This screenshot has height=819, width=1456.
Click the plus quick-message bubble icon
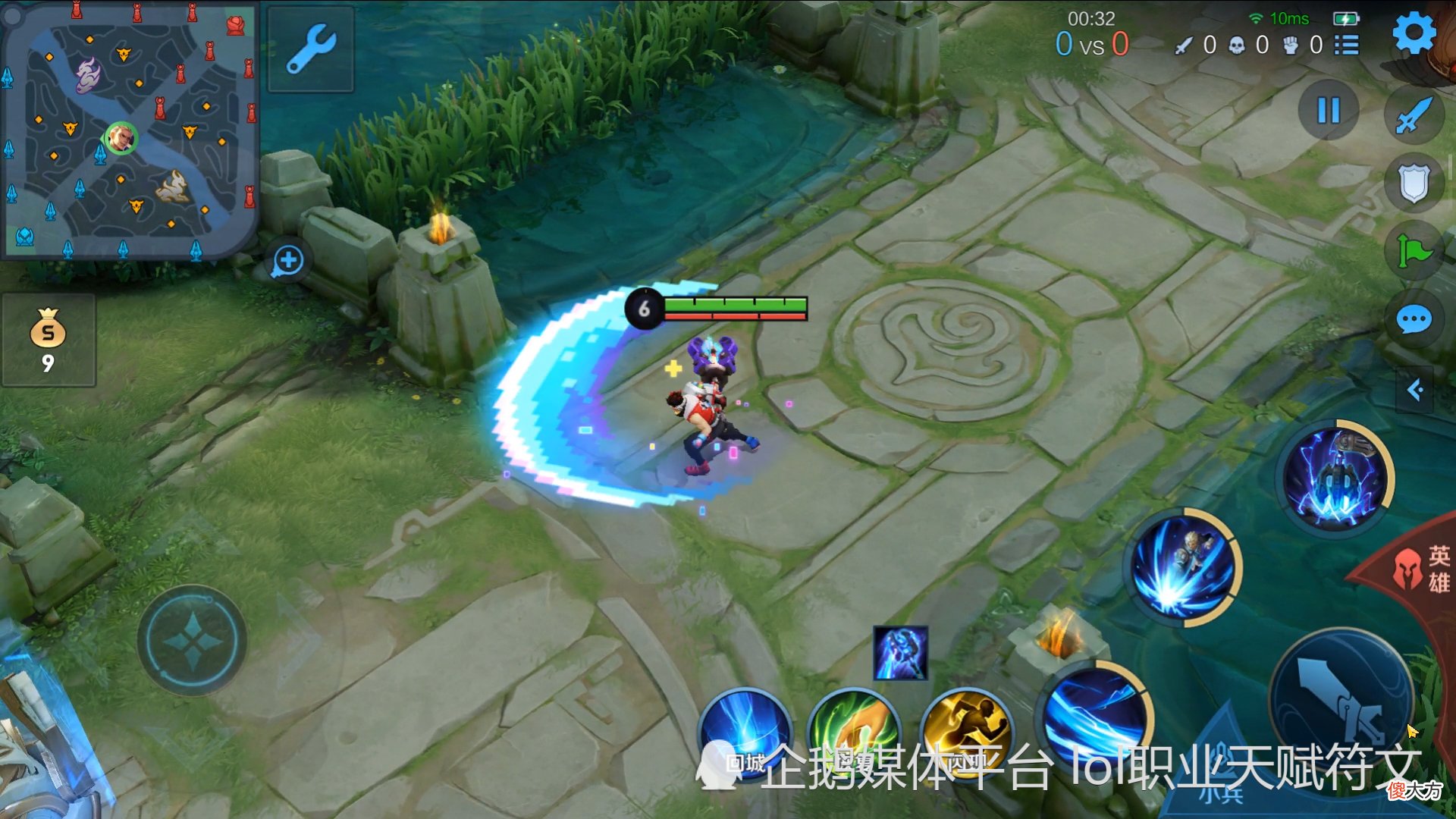point(288,262)
